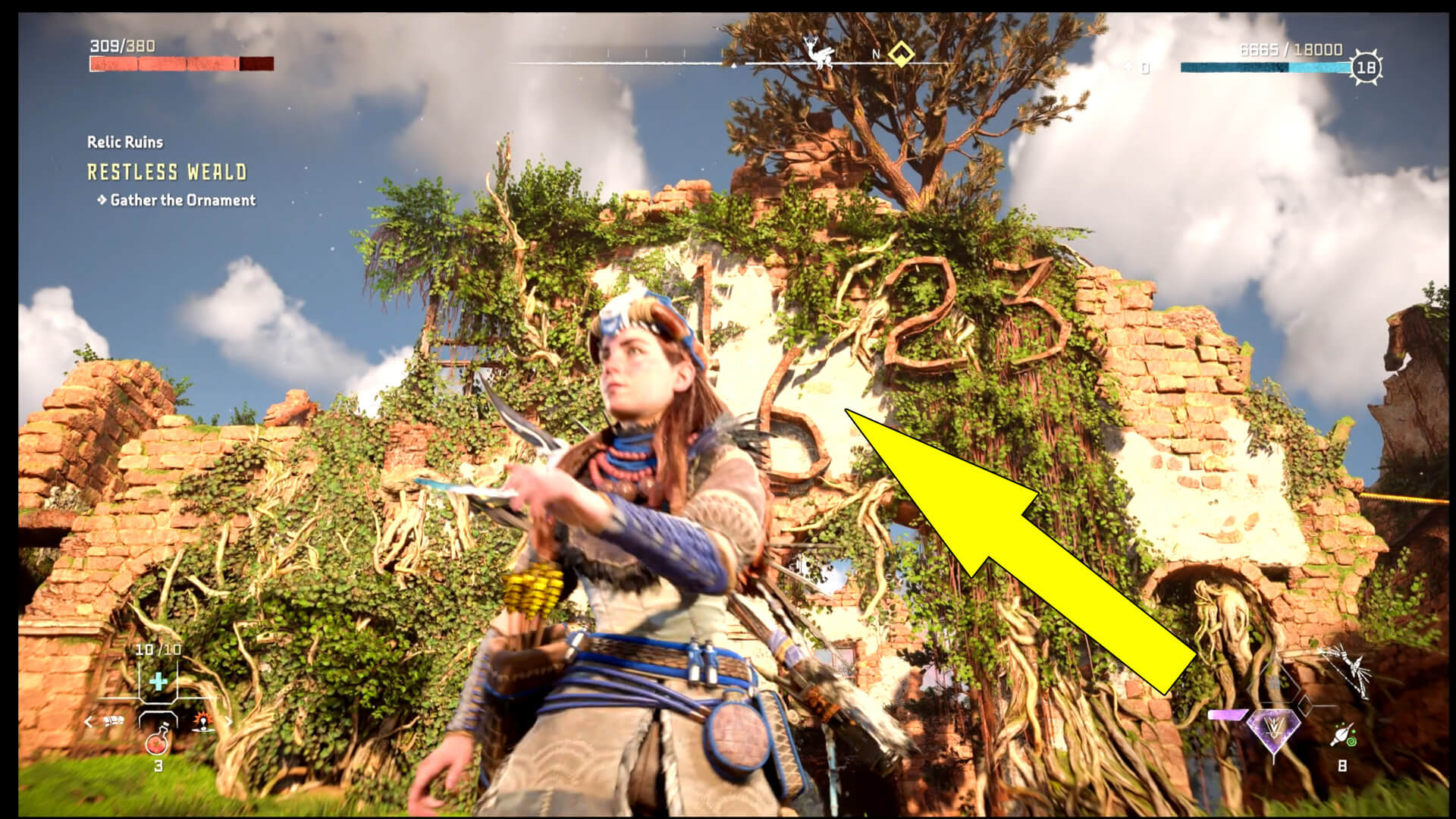Toggle the small diamond weapon selector near the bow
Image resolution: width=1456 pixels, height=819 pixels.
(1304, 704)
